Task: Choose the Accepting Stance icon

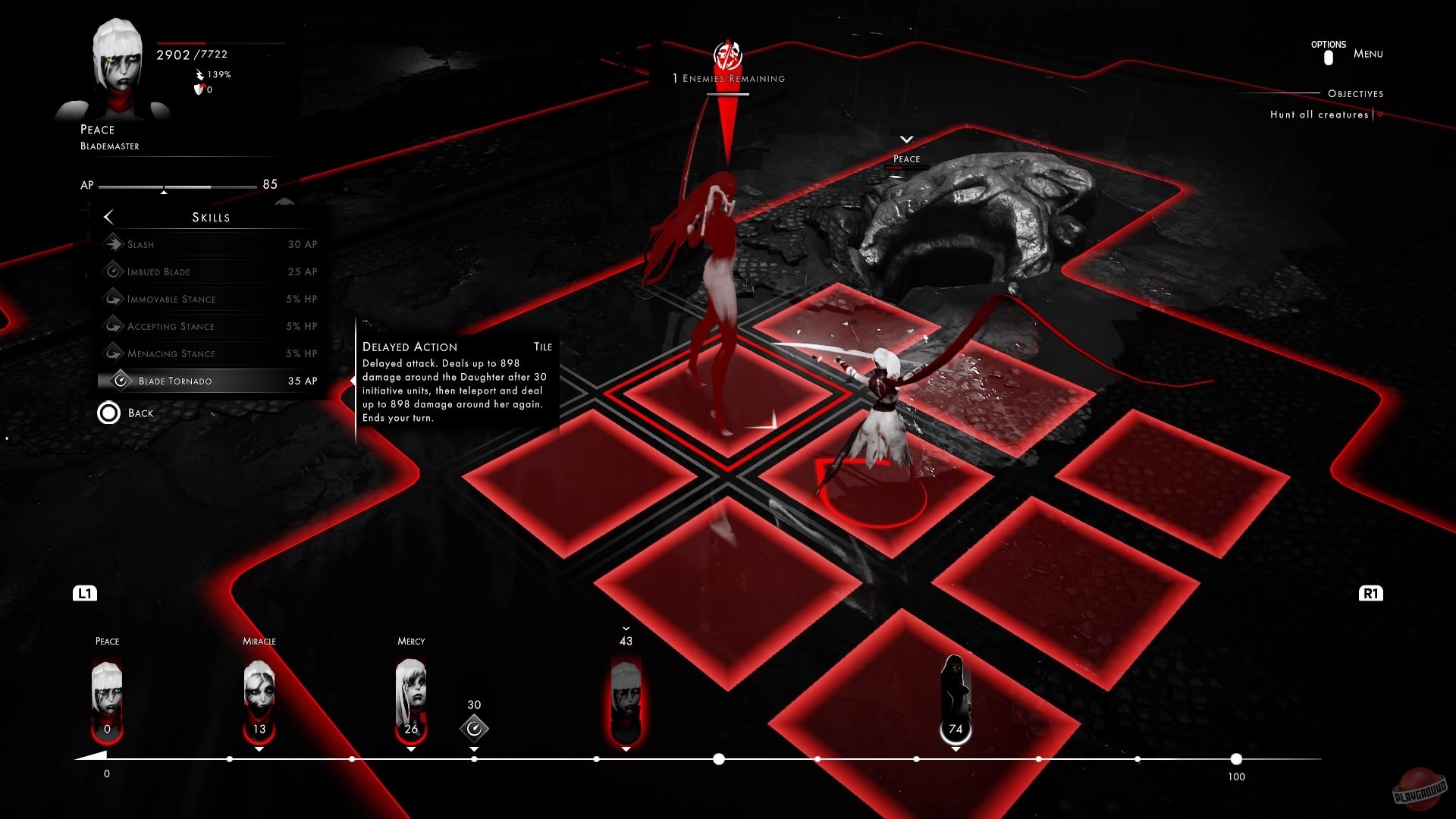Action: tap(115, 326)
